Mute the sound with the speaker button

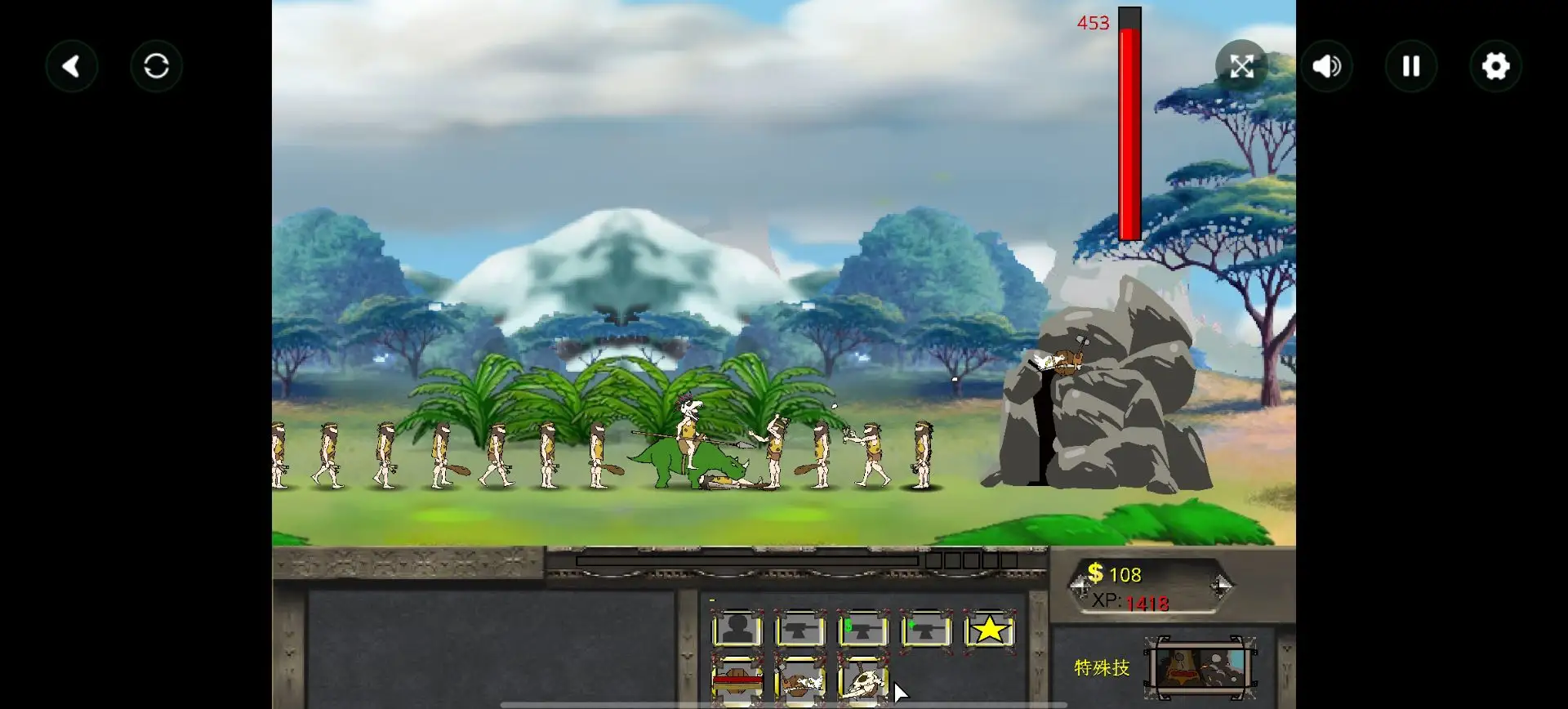[1326, 66]
